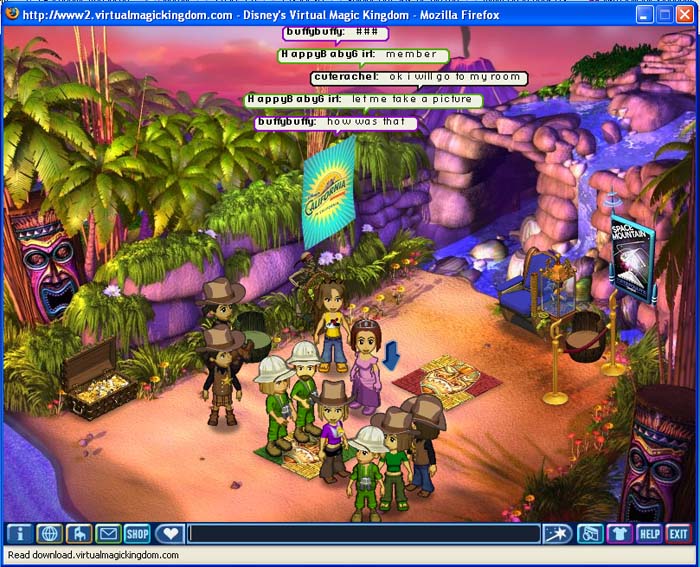The width and height of the screenshot is (700, 567).
Task: Minimize the Firefox window
Action: (645, 15)
